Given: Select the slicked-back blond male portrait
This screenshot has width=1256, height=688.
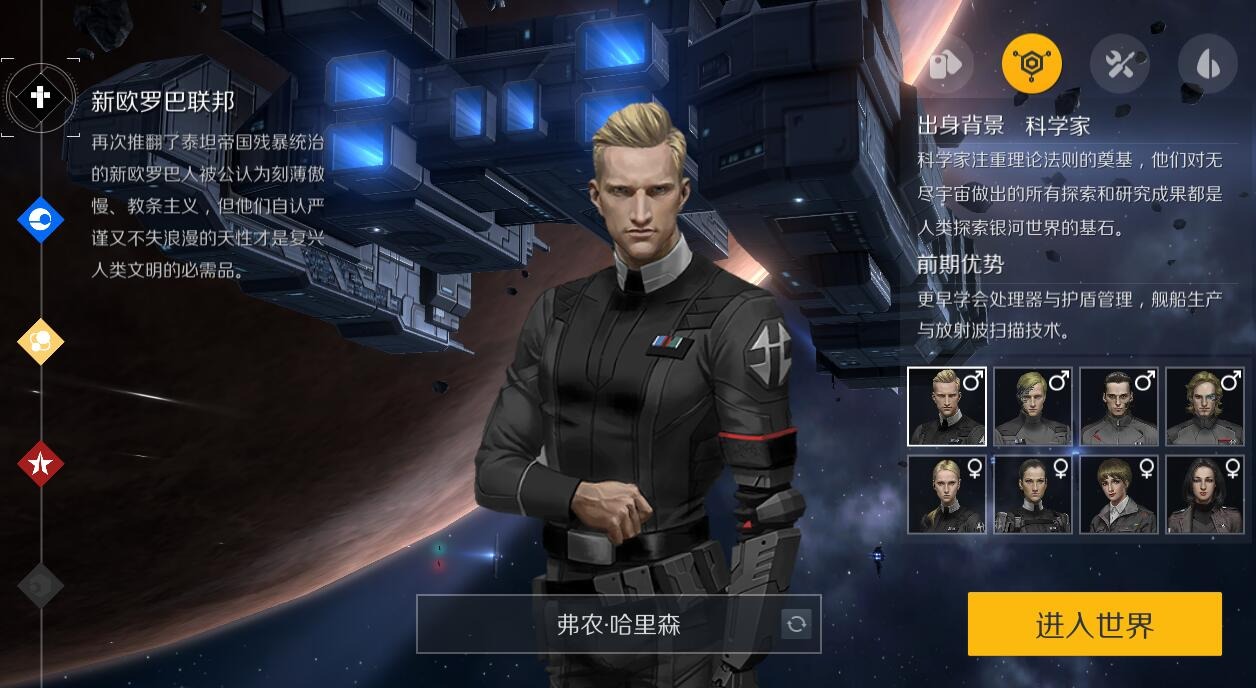Looking at the screenshot, I should pyautogui.click(x=946, y=406).
